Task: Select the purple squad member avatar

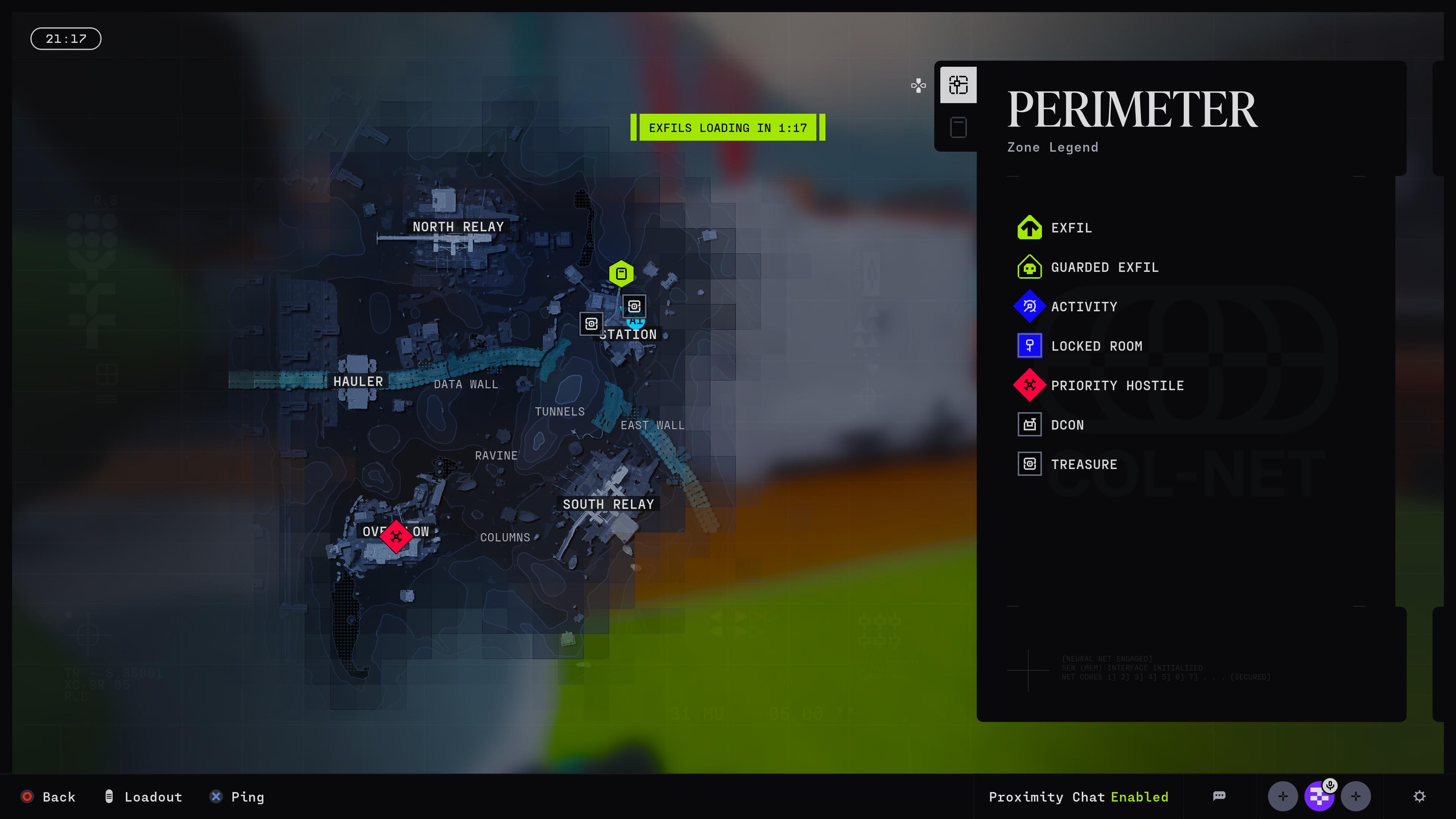Action: click(1319, 796)
